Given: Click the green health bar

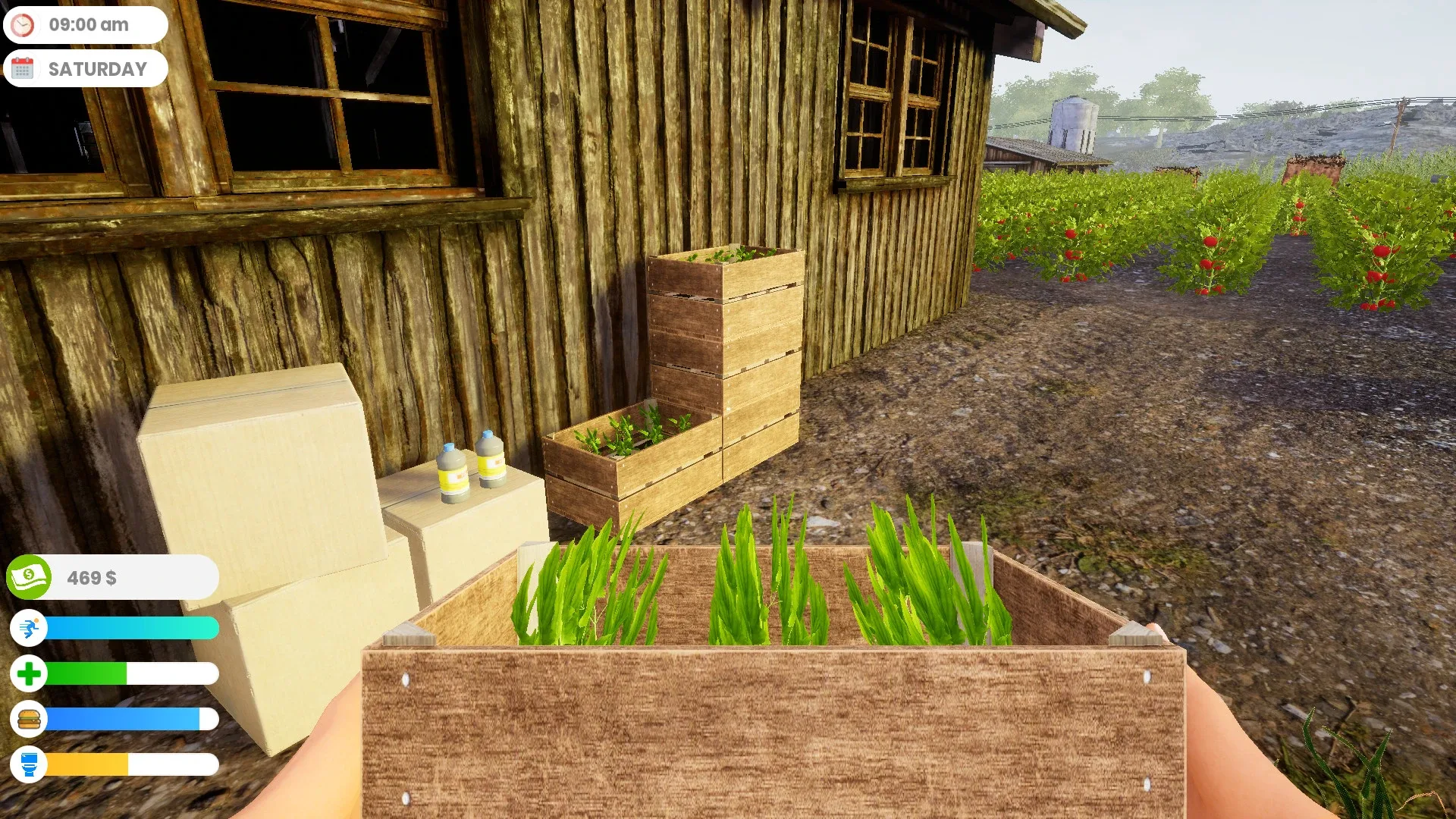Looking at the screenshot, I should (x=91, y=673).
